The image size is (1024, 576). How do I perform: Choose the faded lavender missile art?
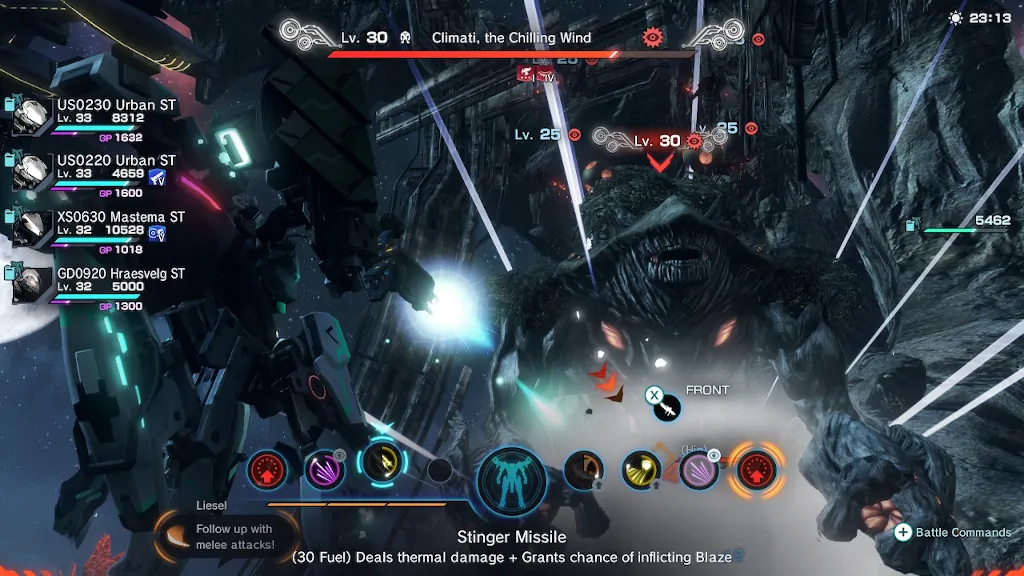point(698,469)
